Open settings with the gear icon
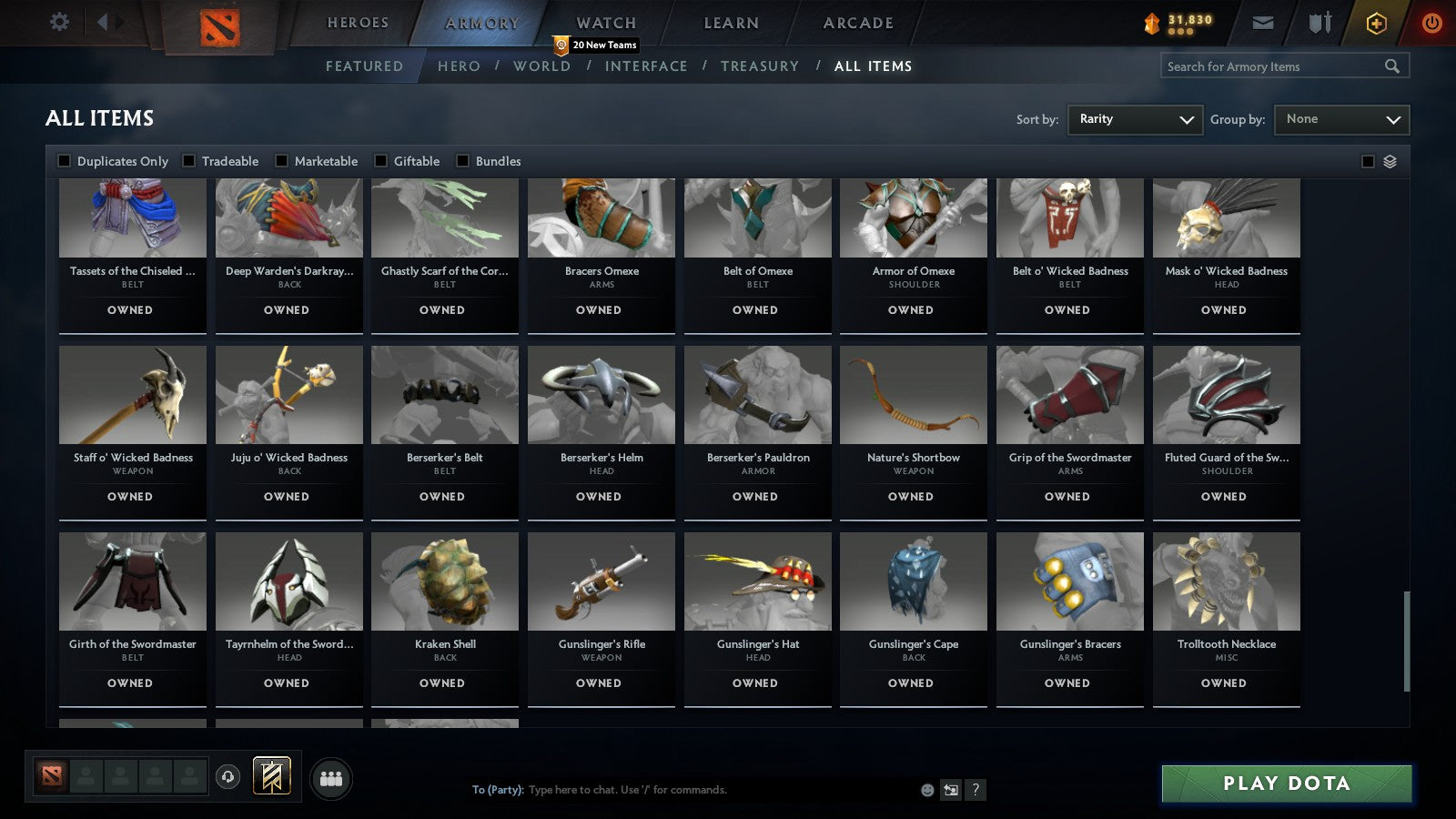Viewport: 1456px width, 819px height. point(59,23)
